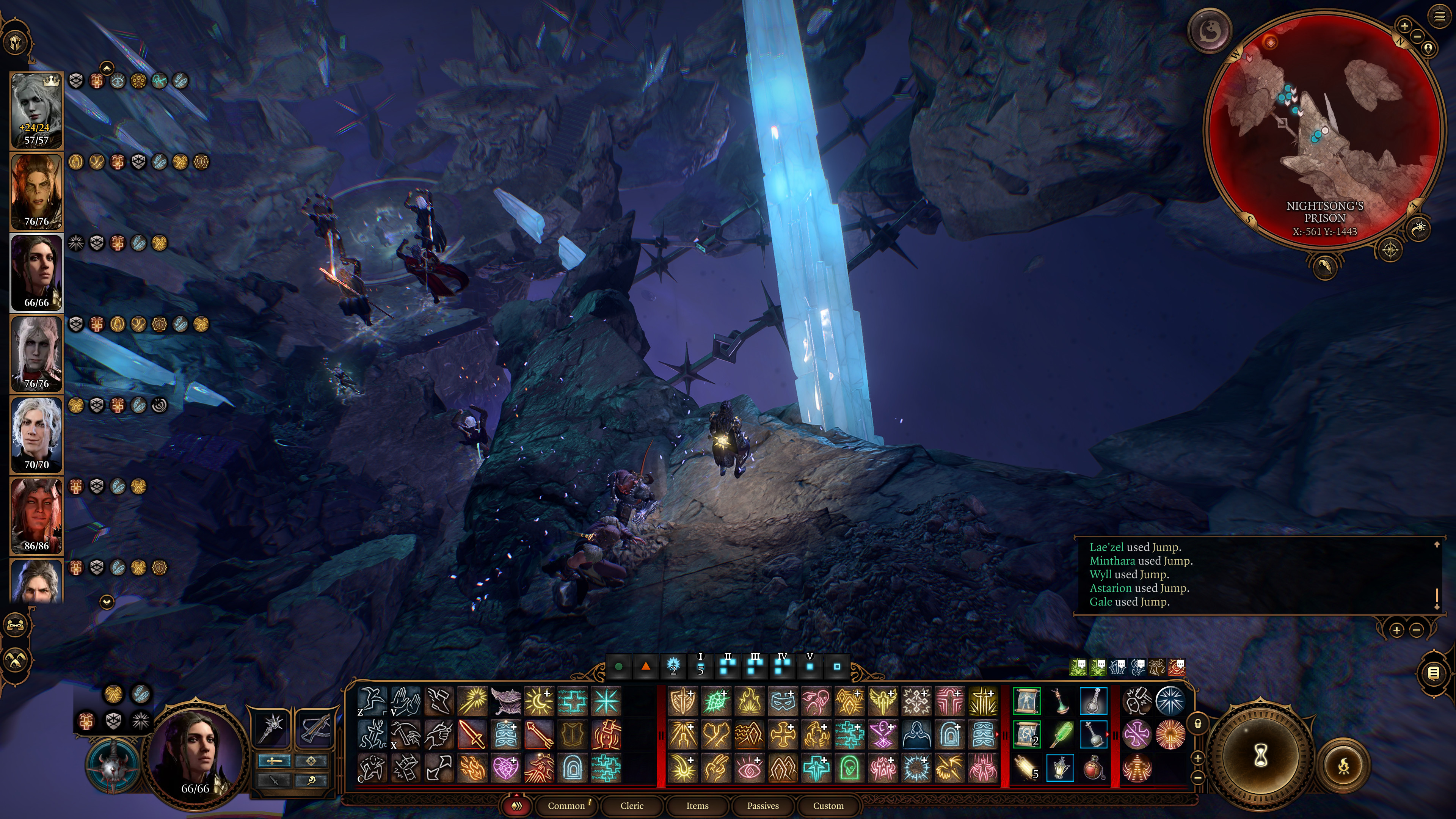Image resolution: width=1456 pixels, height=819 pixels.
Task: Expand the combat log with plus button
Action: 1396,630
